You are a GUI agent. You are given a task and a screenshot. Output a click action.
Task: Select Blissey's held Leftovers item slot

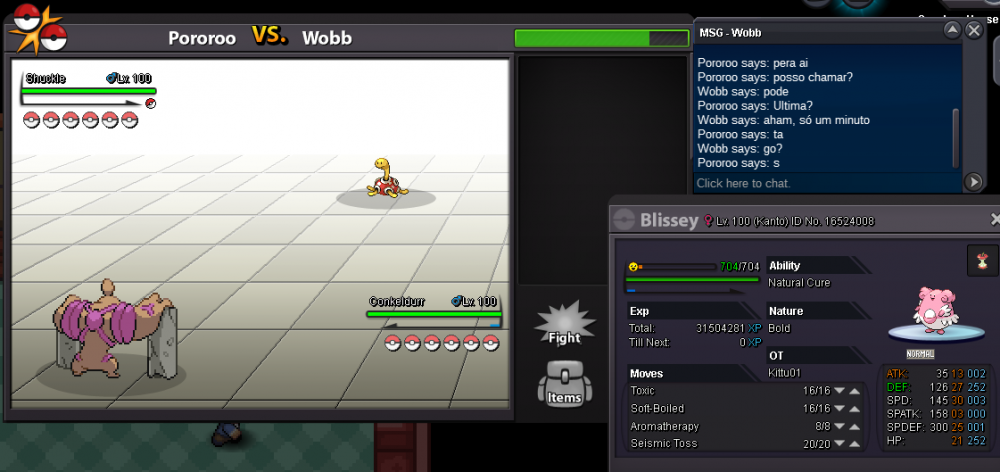982,262
